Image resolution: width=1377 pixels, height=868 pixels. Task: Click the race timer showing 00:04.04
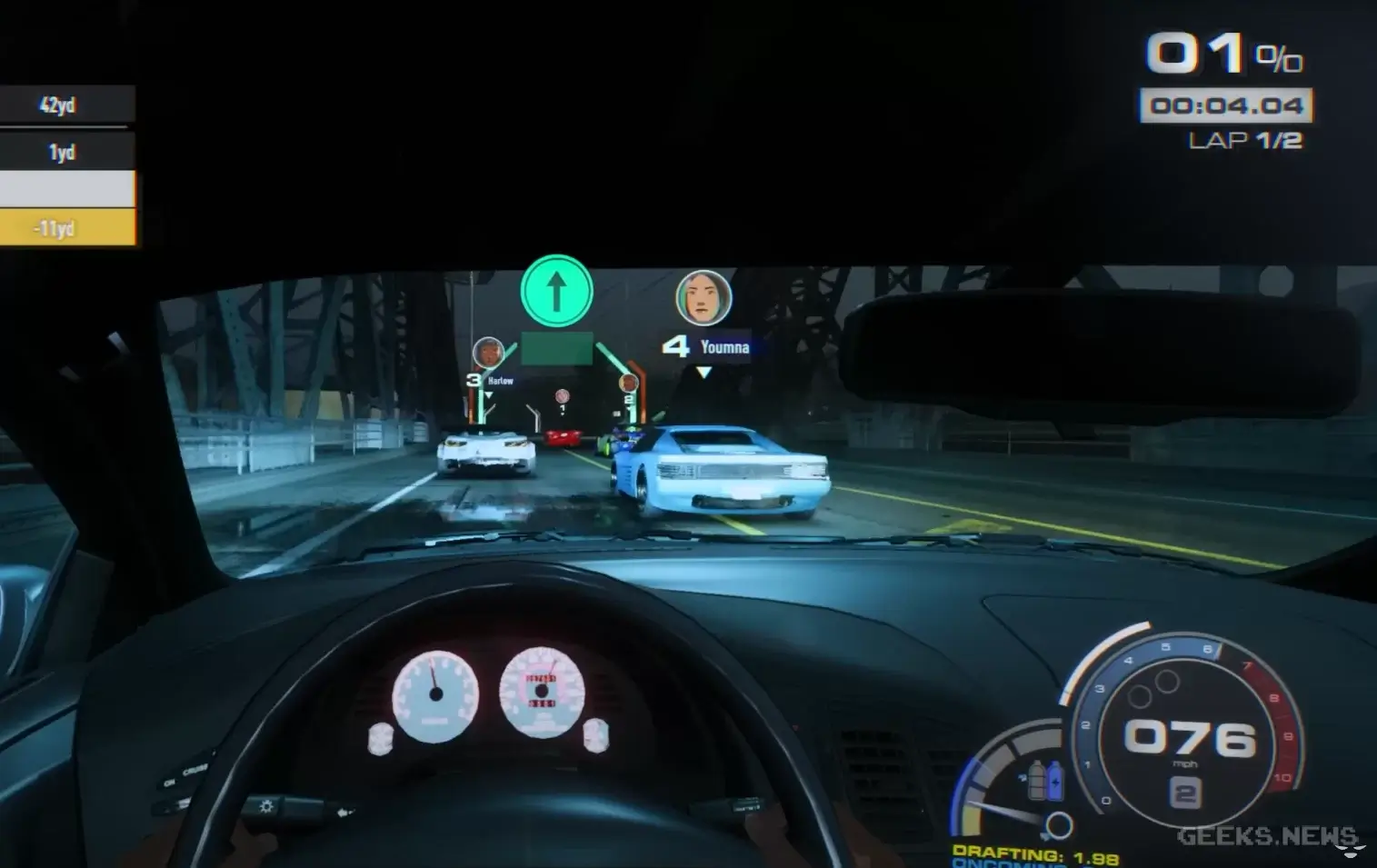[x=1225, y=105]
